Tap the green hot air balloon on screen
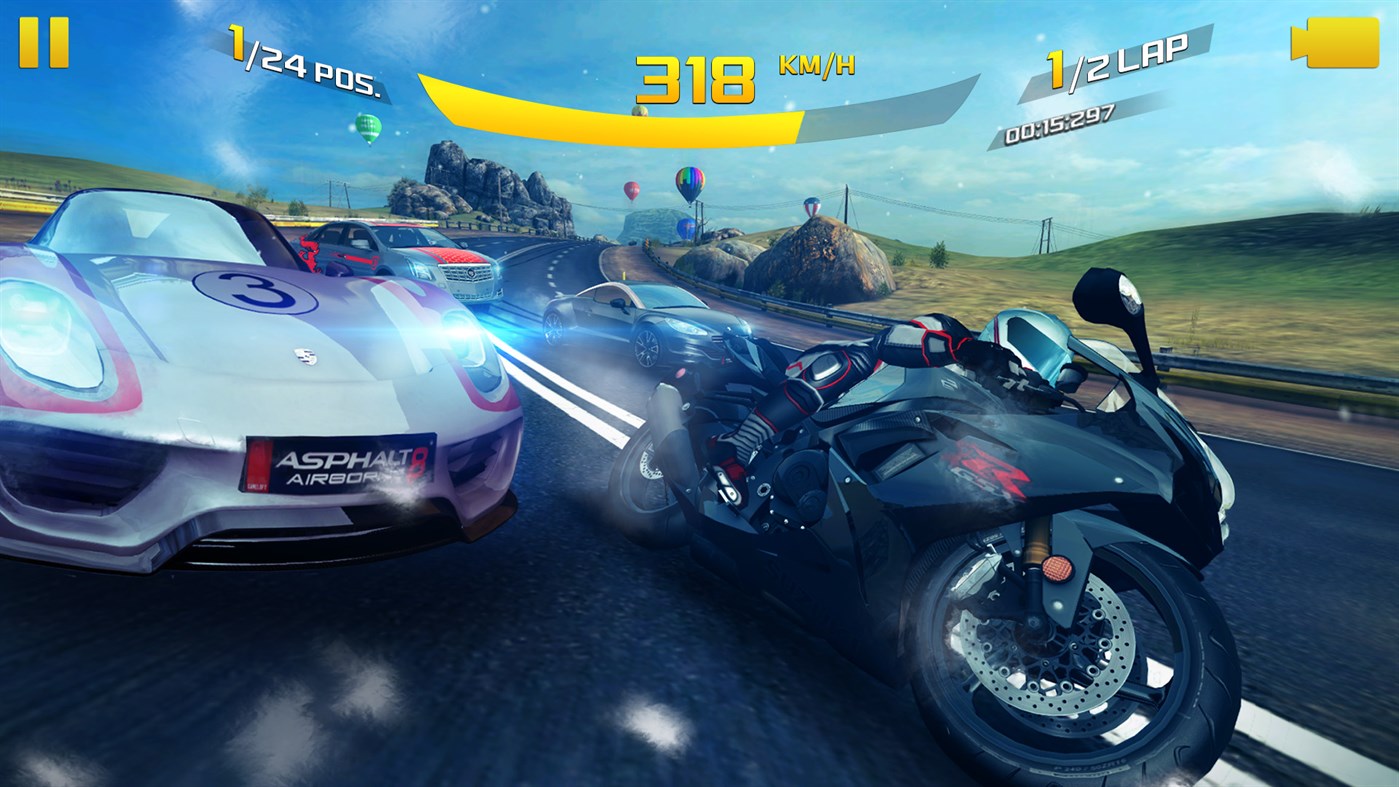Screen dimensions: 1399x787 [371, 128]
